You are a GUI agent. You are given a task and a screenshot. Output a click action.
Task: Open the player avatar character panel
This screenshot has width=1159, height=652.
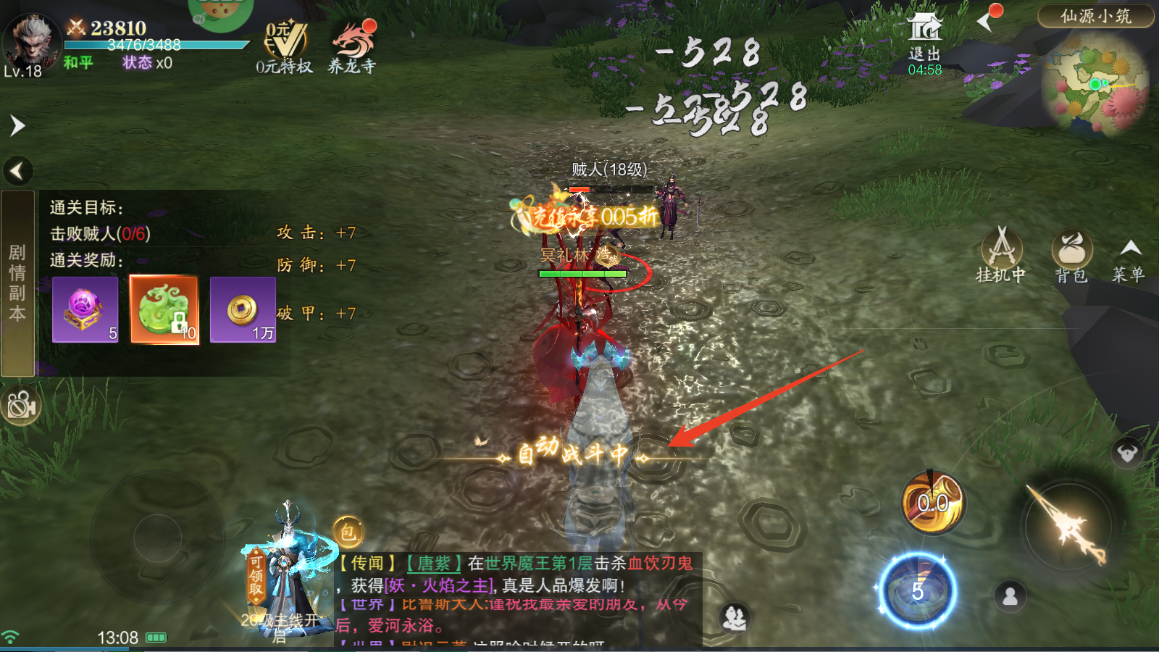click(30, 42)
